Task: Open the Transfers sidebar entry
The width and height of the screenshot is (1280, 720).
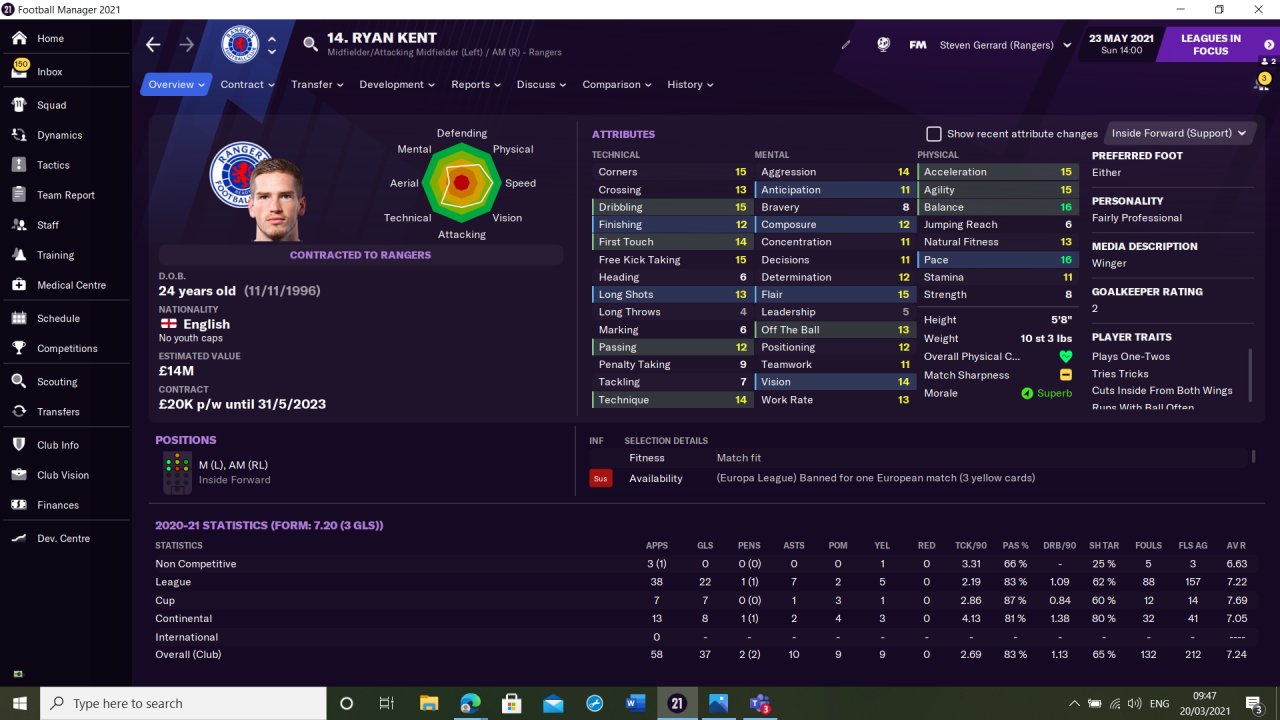Action: pyautogui.click(x=58, y=412)
